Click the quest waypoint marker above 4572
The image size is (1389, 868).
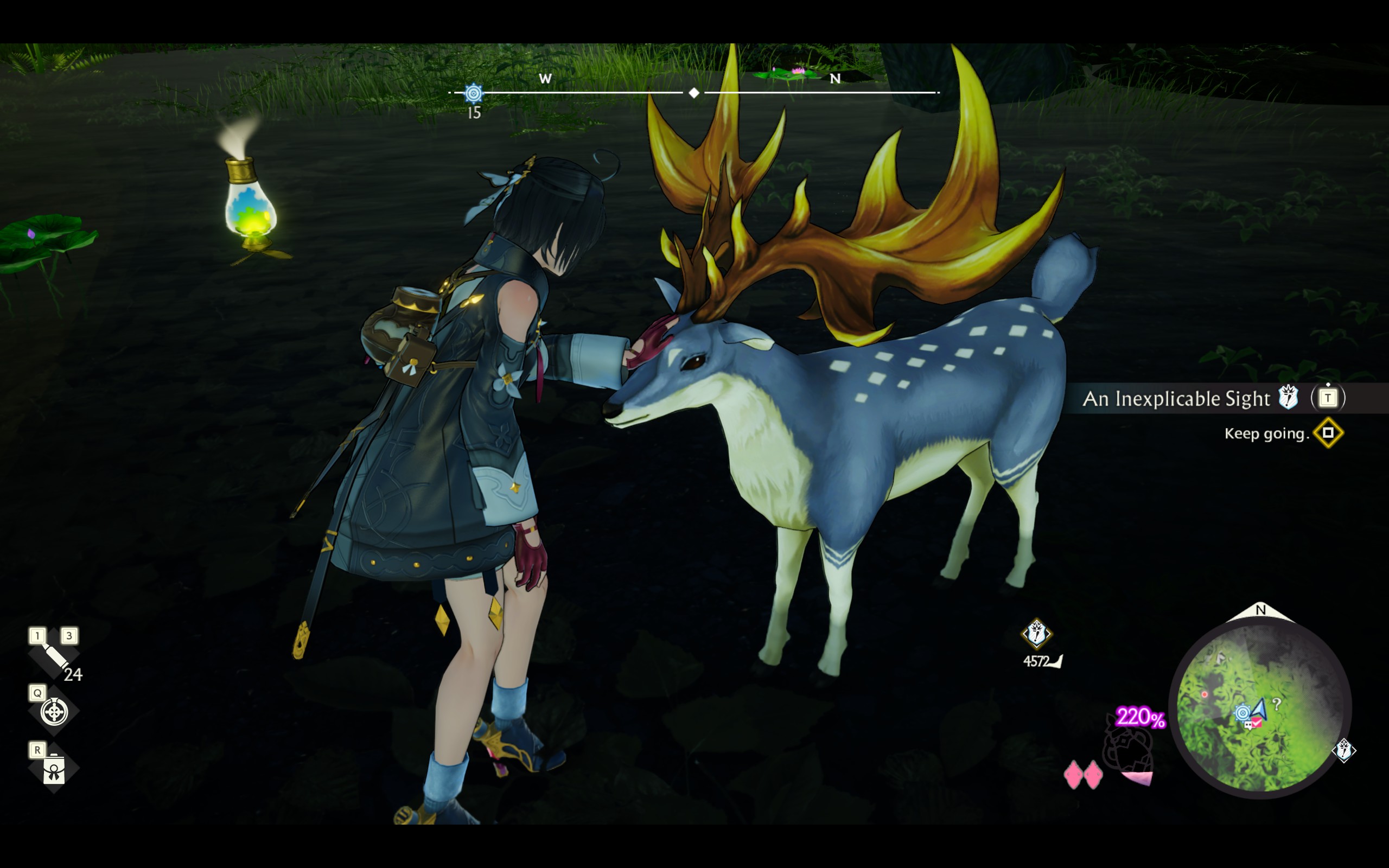tap(1036, 634)
